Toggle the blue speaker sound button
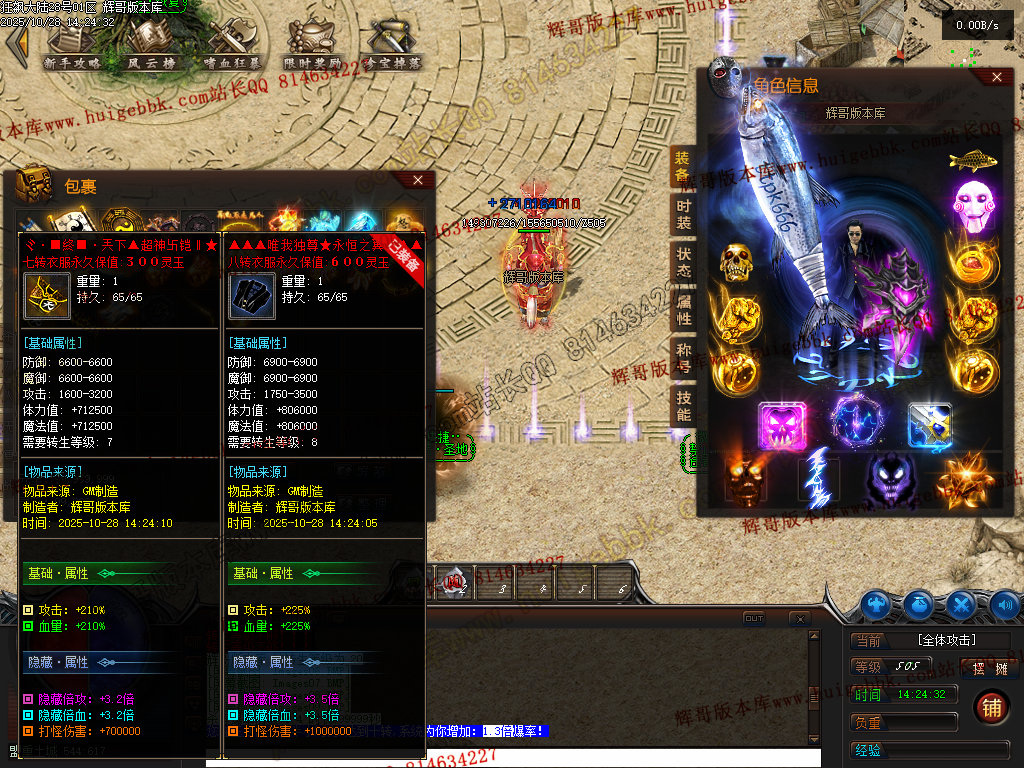The width and height of the screenshot is (1024, 768). pos(1005,604)
